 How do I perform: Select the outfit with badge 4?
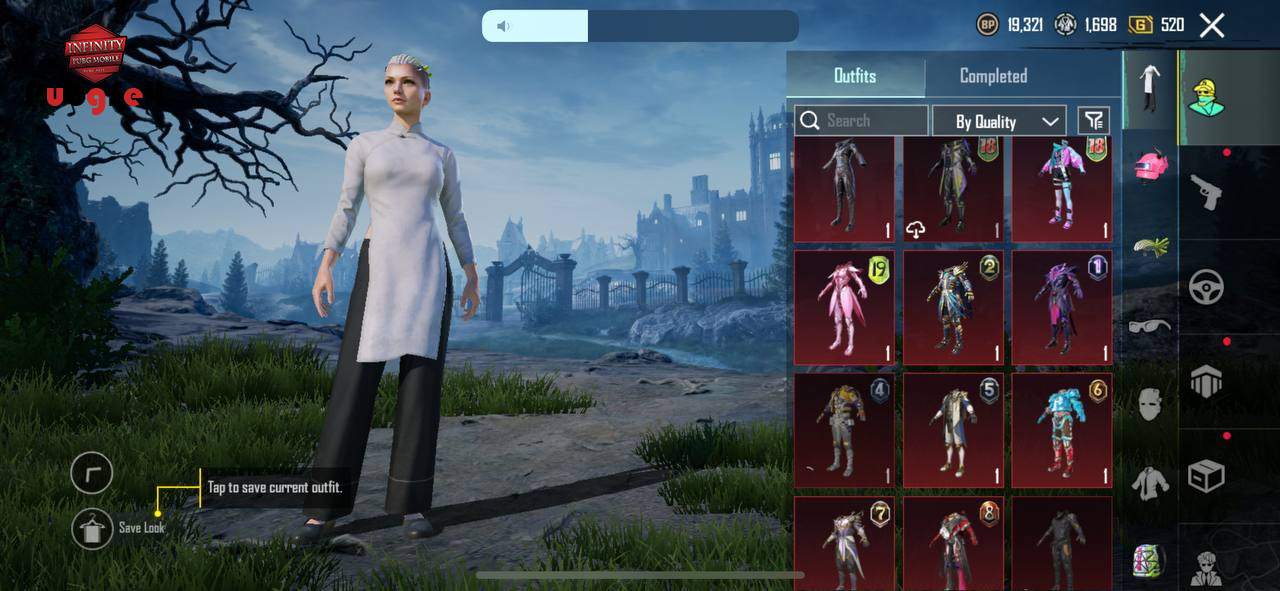844,430
